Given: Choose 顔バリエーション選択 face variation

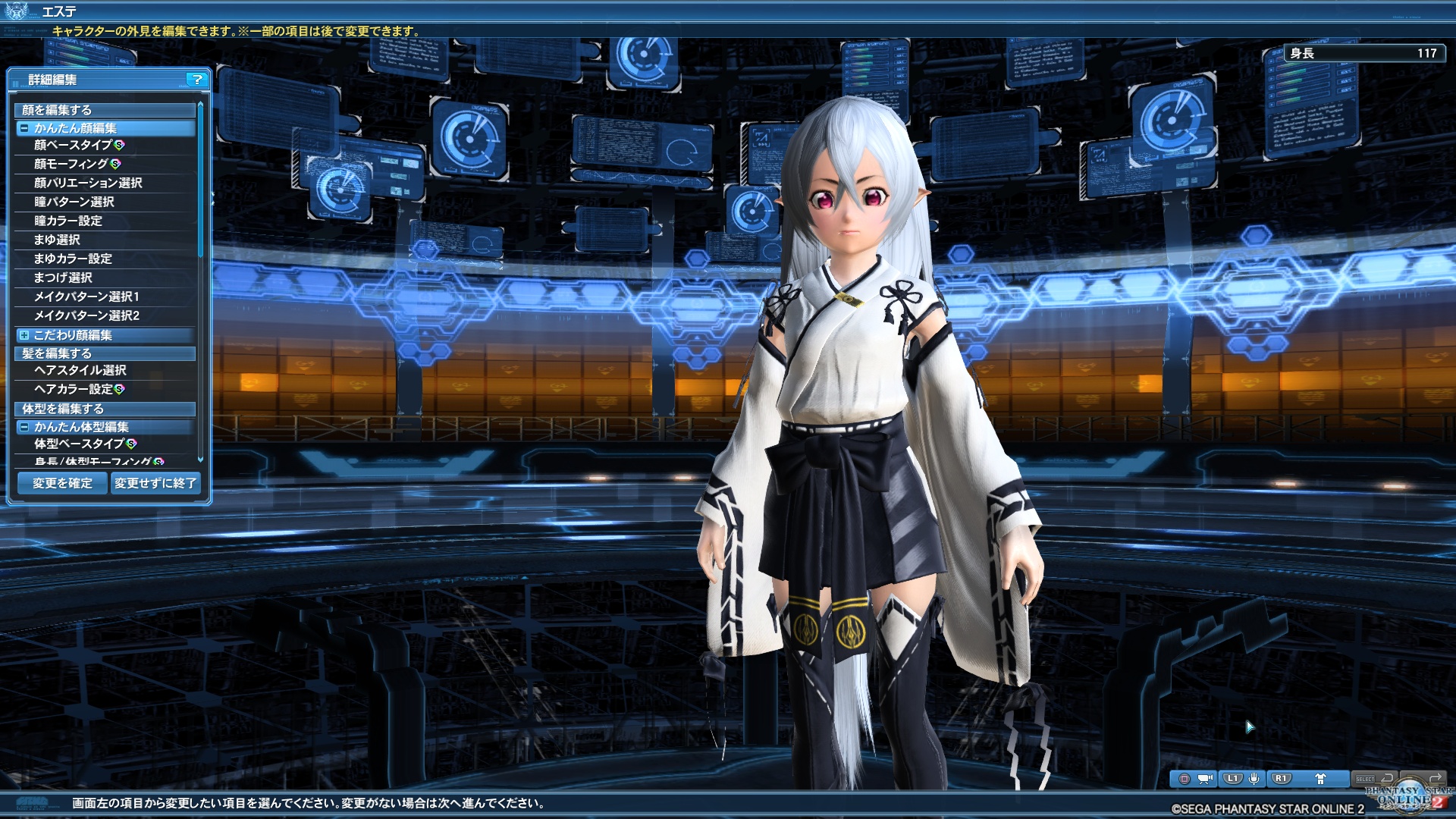Looking at the screenshot, I should coord(88,183).
